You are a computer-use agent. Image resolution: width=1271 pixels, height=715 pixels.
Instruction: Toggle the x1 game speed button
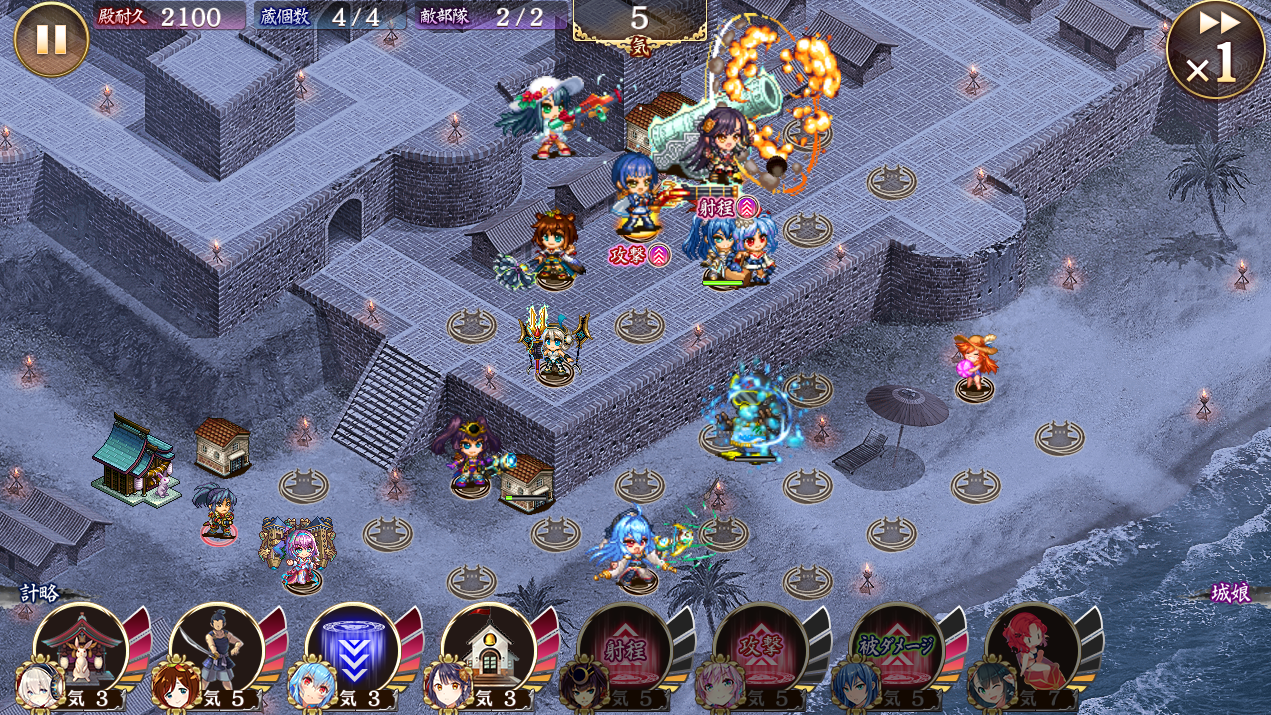click(1215, 50)
